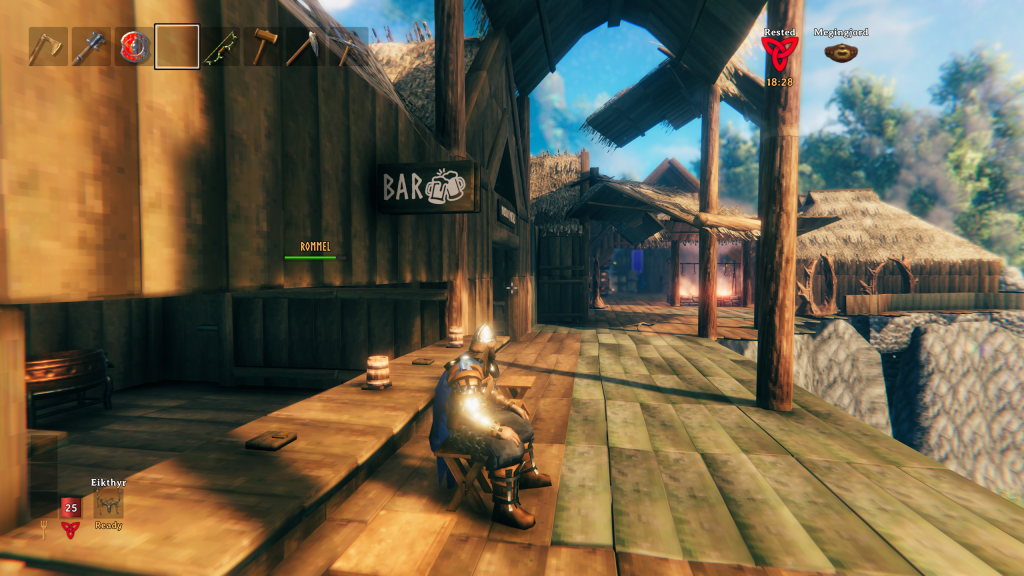Select the pickaxe hotbar slot

347,47
